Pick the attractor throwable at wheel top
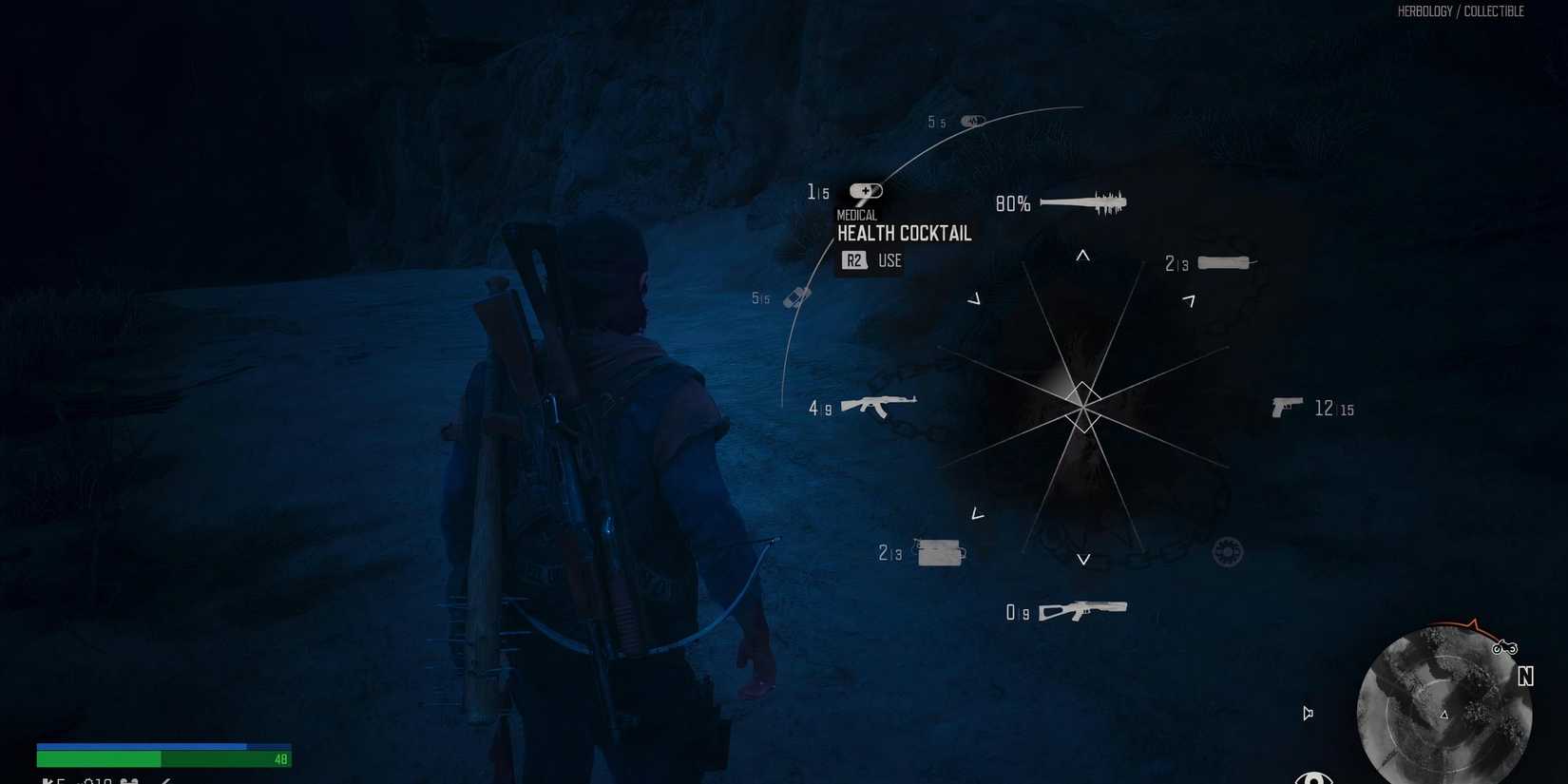The width and height of the screenshot is (1568, 784). click(971, 121)
